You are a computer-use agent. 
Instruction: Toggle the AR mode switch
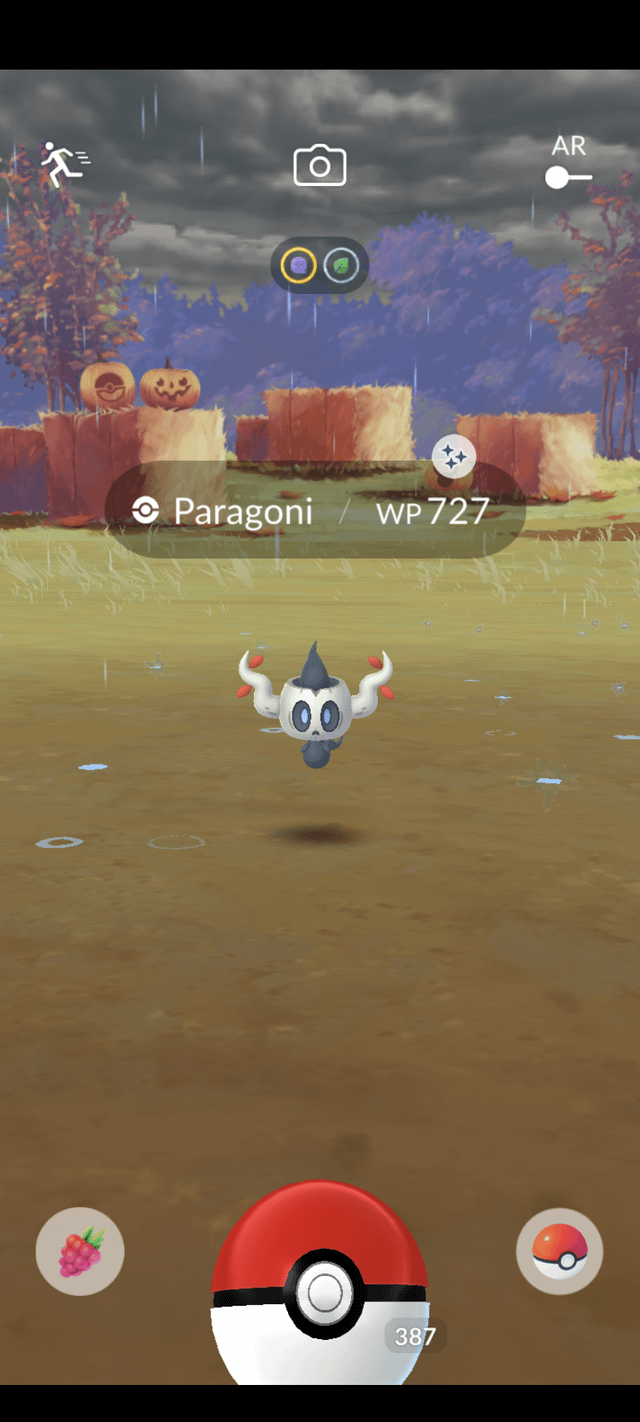[x=568, y=178]
